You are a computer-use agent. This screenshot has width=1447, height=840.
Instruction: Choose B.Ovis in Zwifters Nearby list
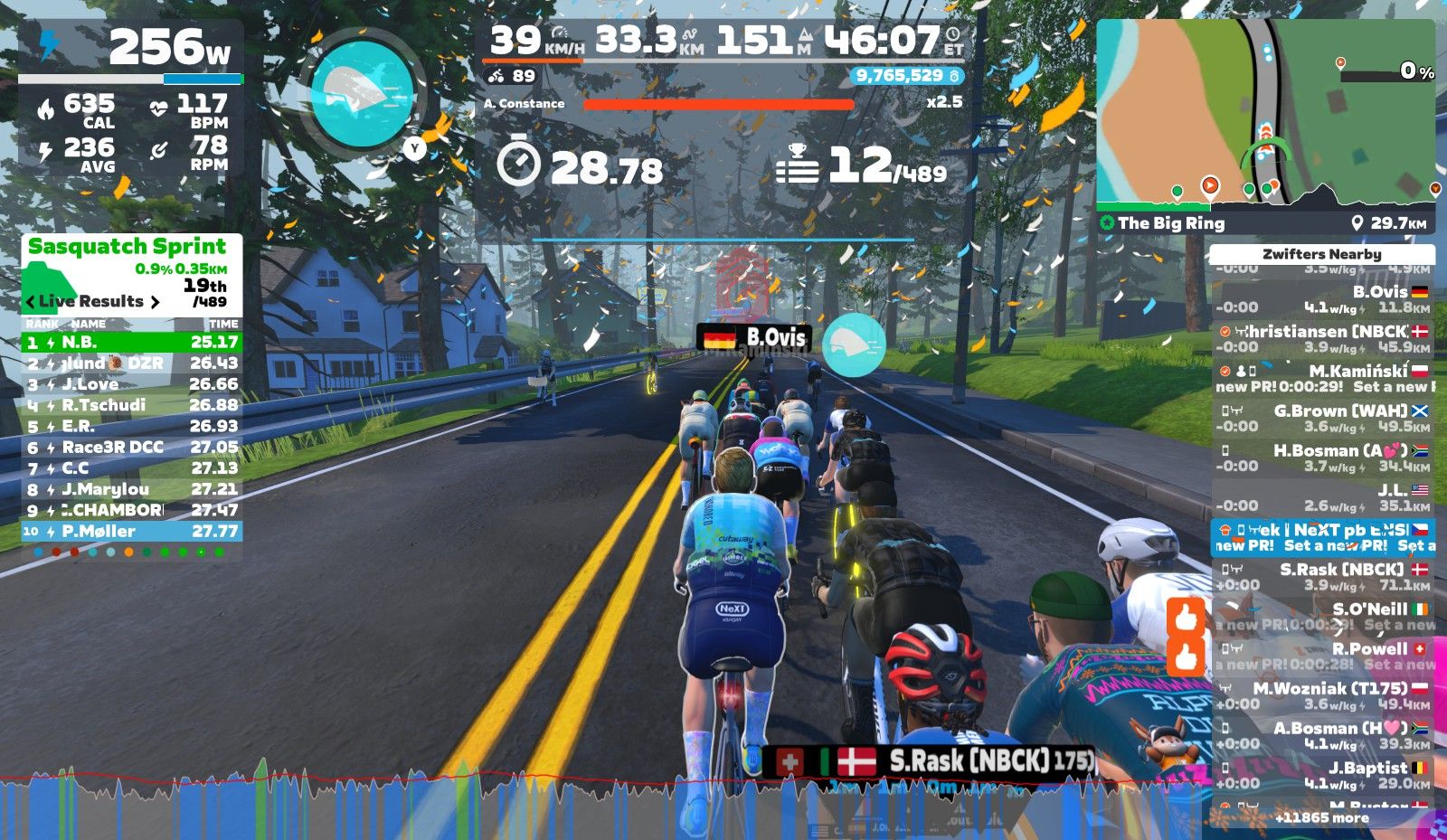click(x=1322, y=299)
